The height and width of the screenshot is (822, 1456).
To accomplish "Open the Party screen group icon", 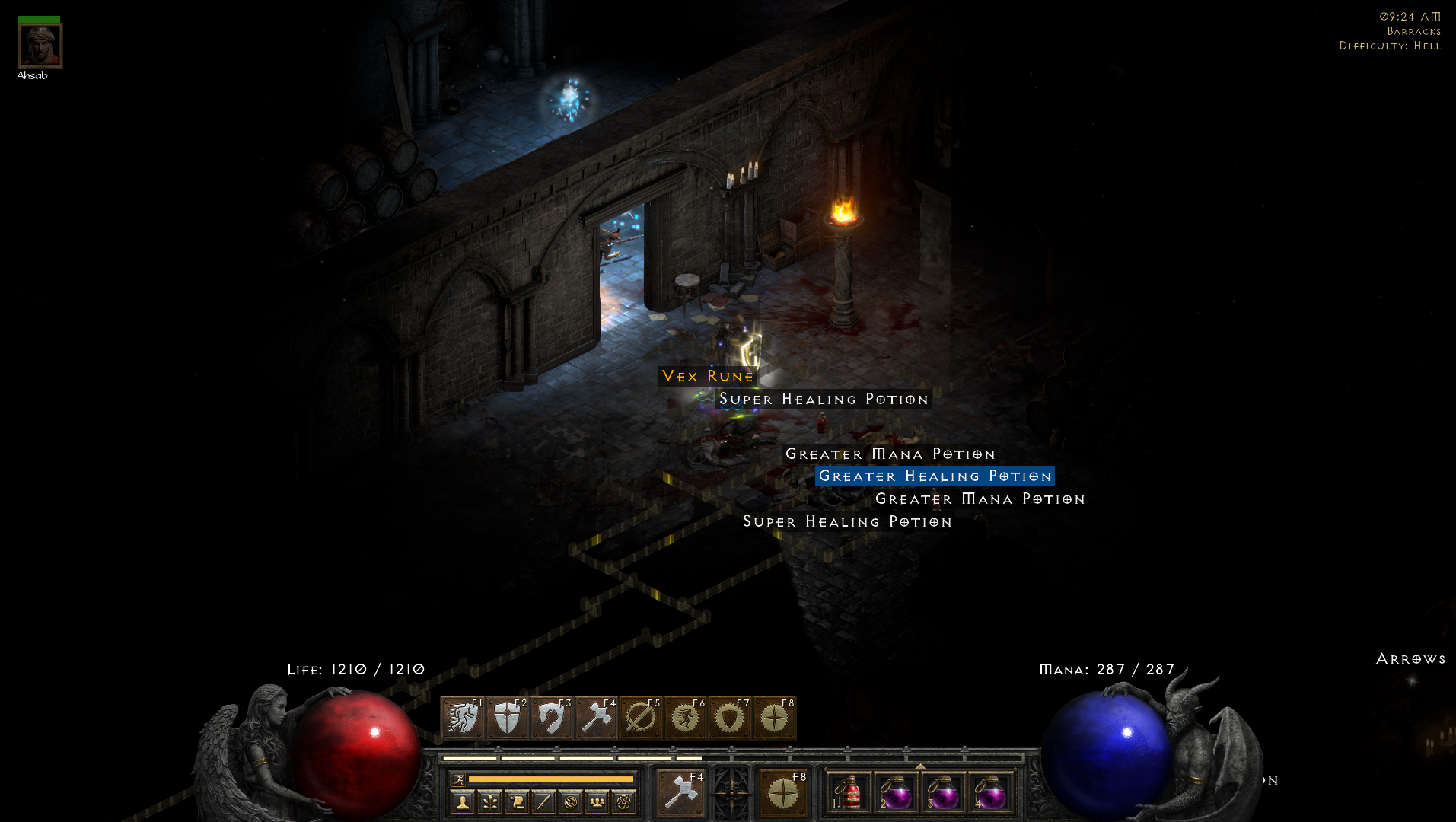I will [x=597, y=801].
